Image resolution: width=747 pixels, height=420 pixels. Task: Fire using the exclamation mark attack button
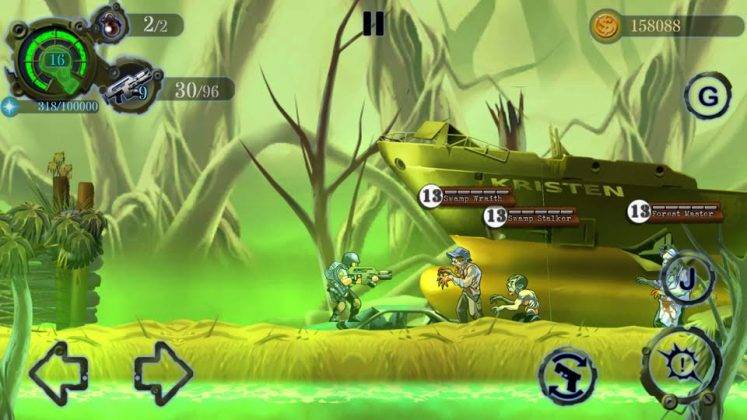(x=681, y=363)
